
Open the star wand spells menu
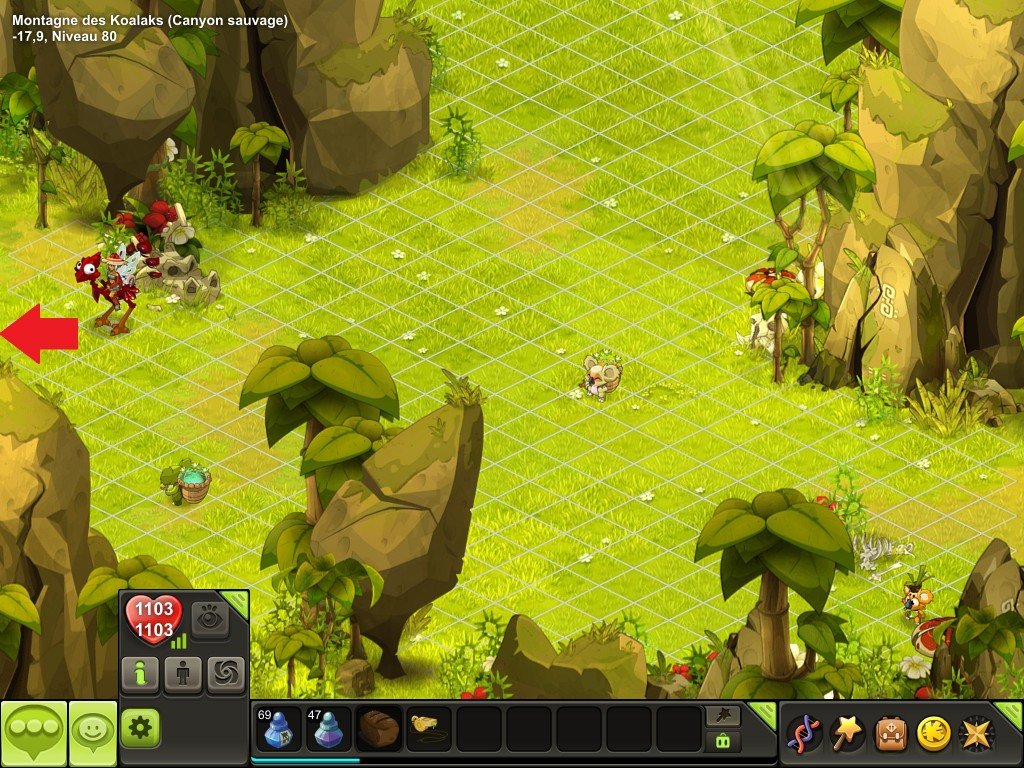click(x=847, y=734)
